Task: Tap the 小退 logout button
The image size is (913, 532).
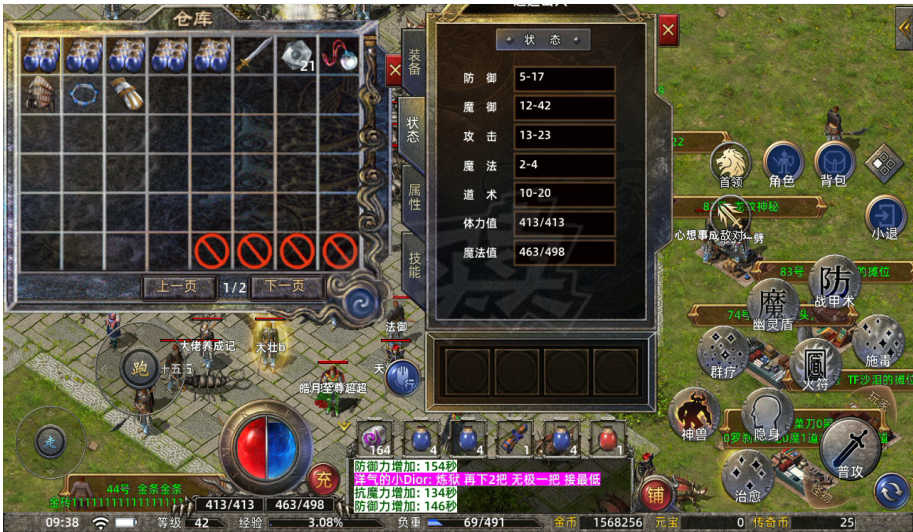Action: tap(885, 217)
